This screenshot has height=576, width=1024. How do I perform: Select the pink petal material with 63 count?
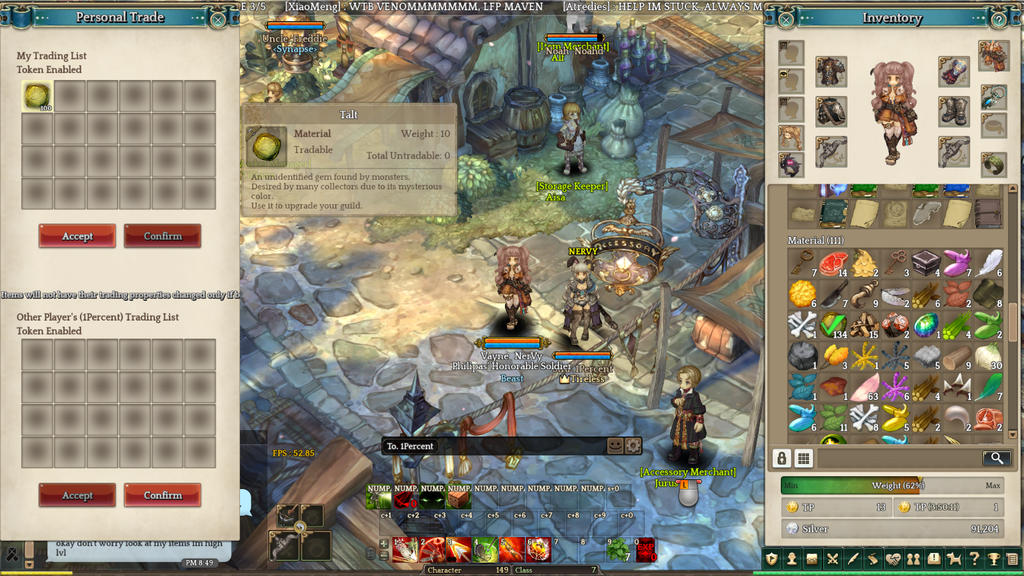tap(863, 387)
